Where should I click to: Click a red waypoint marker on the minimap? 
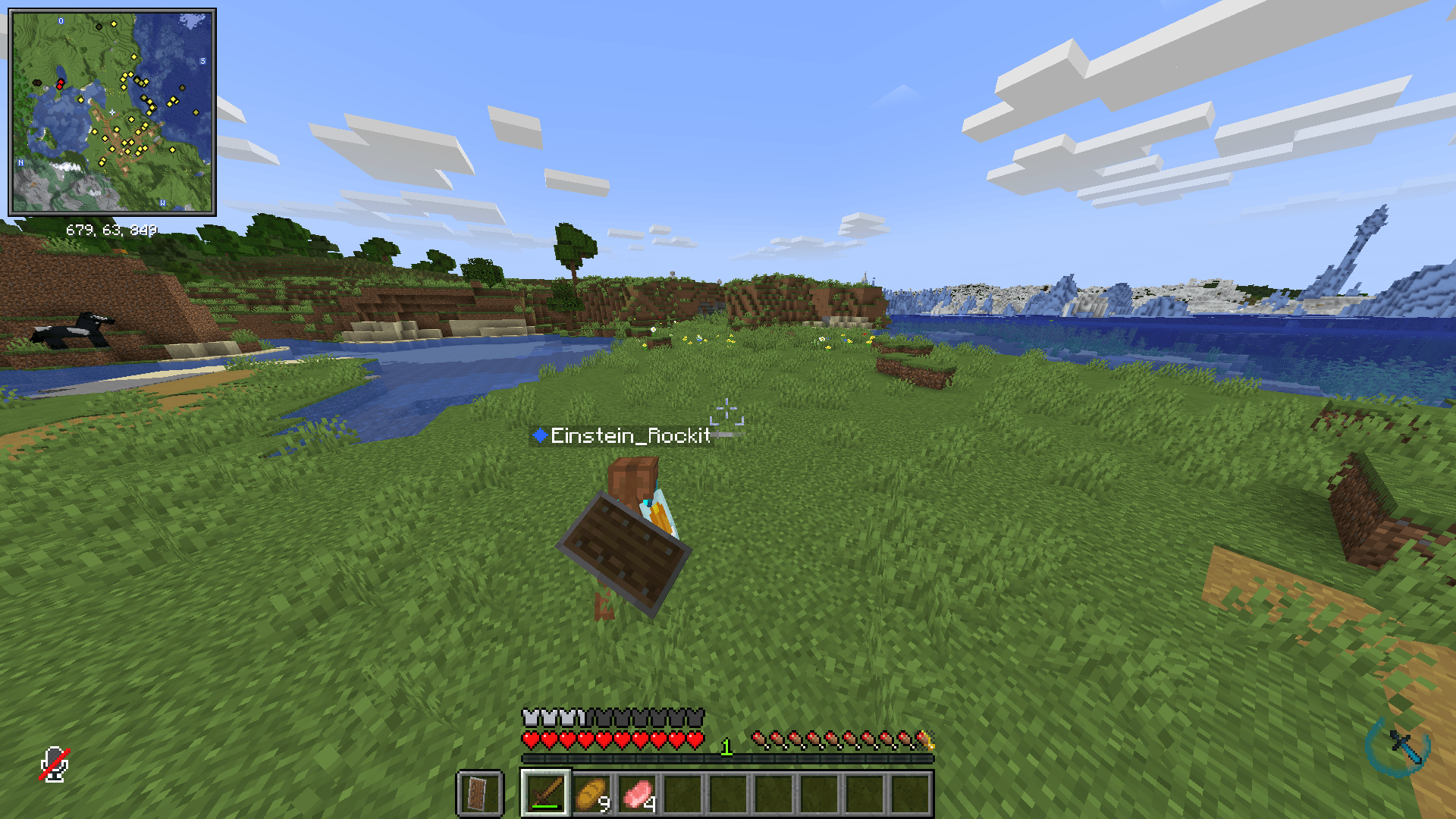click(61, 82)
